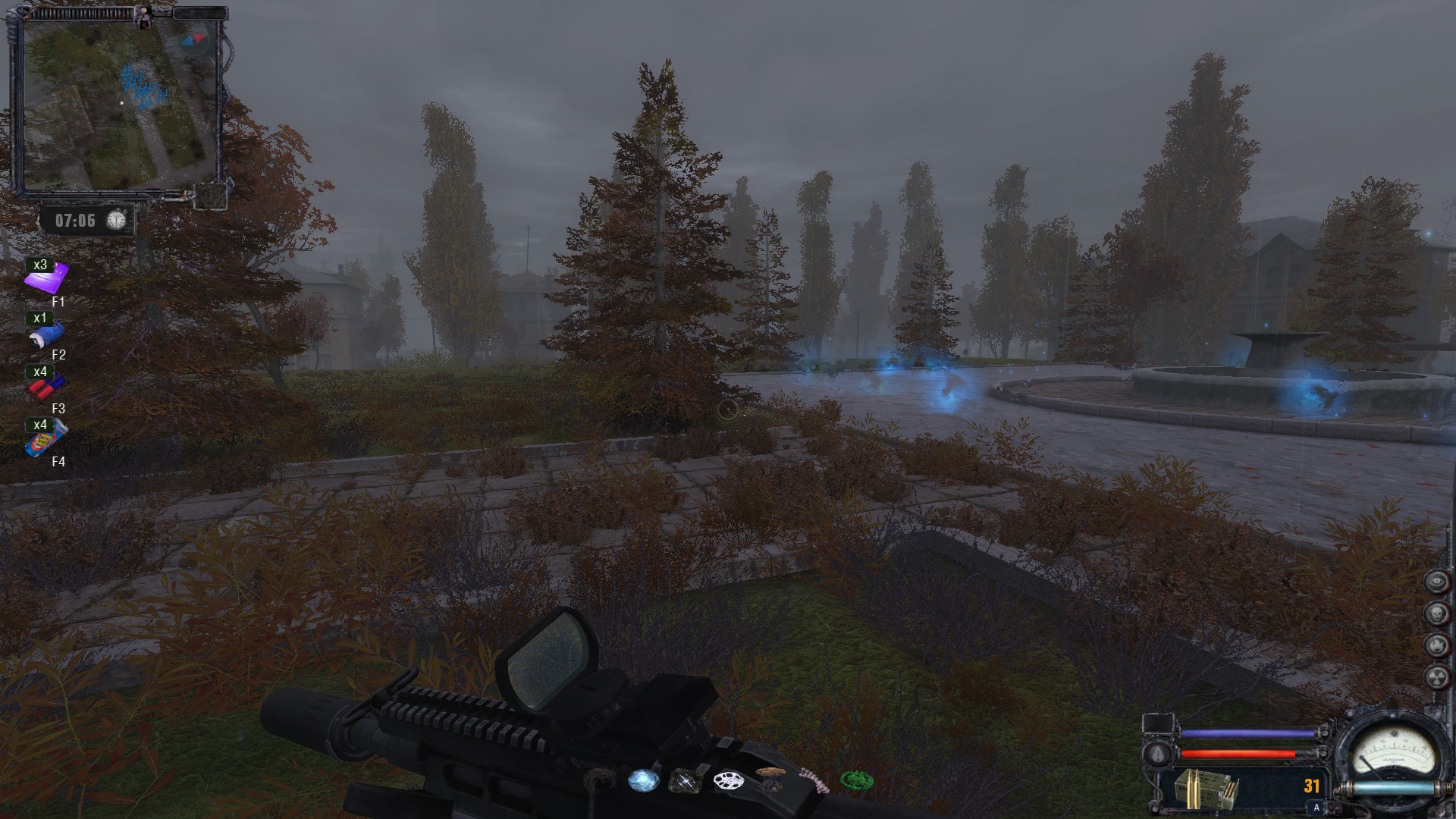Click the radiation trefoil indicator icon
The width and height of the screenshot is (1456, 819).
click(x=1436, y=677)
